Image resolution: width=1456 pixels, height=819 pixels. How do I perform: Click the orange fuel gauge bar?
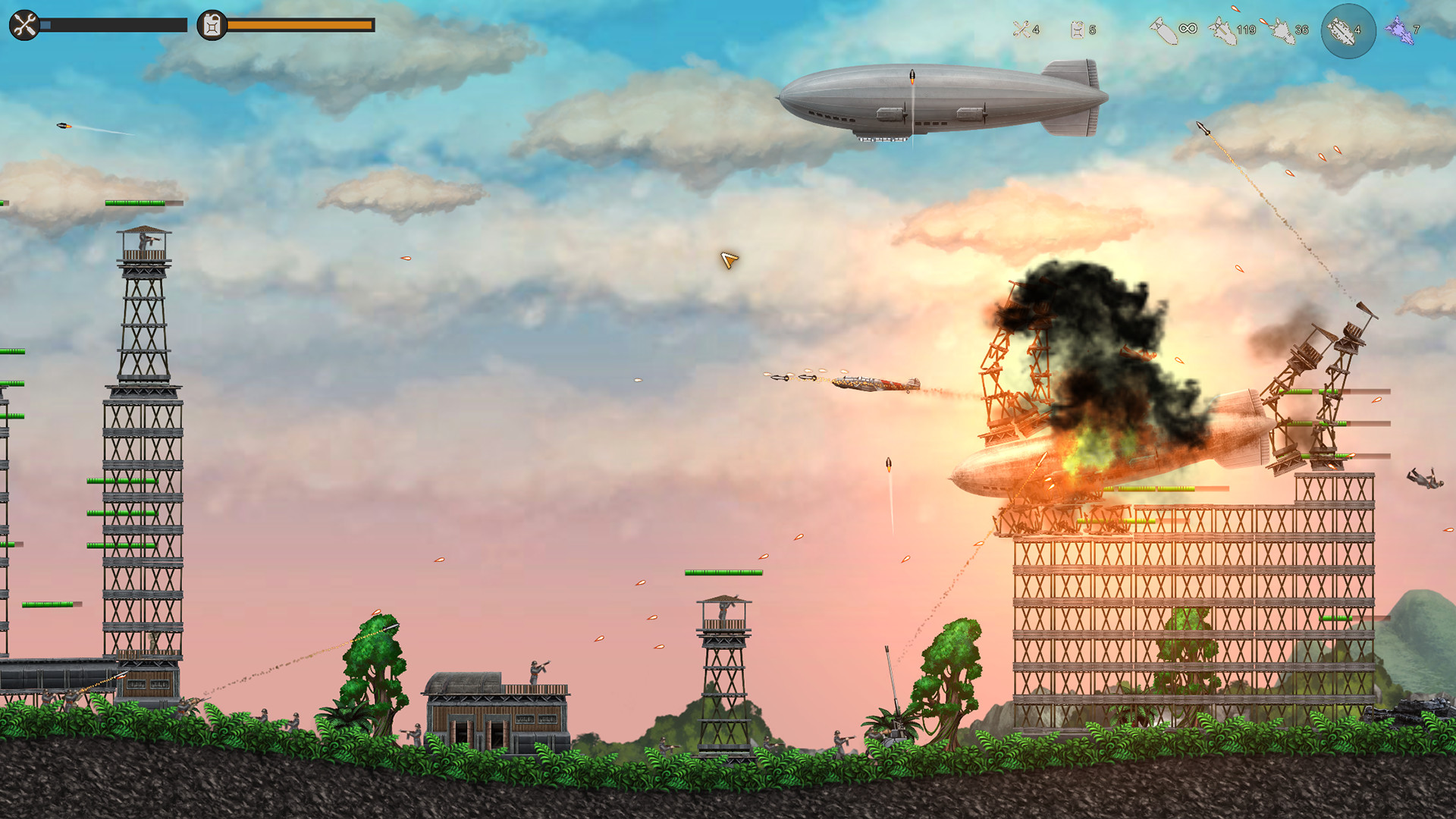pos(300,25)
